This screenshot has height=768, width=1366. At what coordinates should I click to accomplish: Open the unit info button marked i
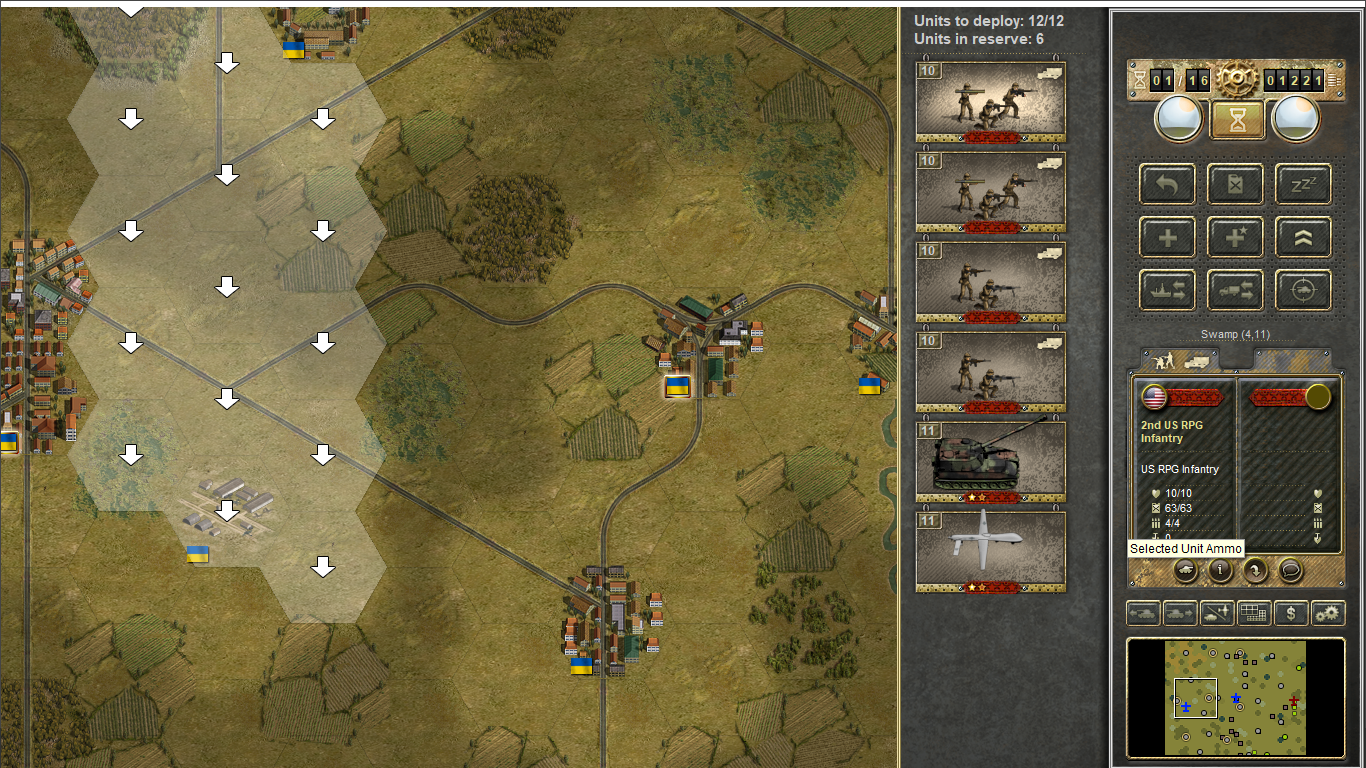click(1220, 570)
